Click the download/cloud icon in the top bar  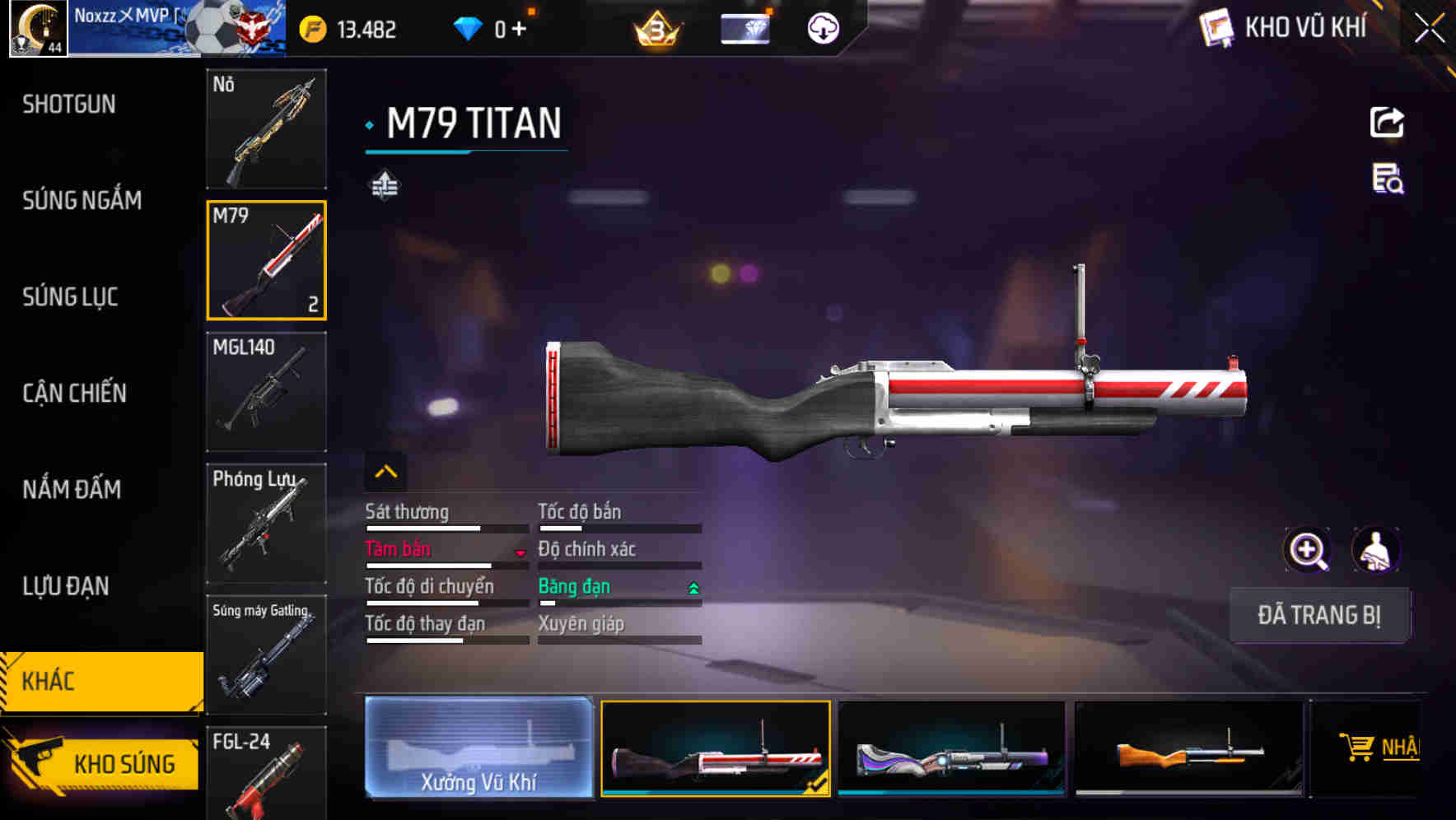point(822,27)
